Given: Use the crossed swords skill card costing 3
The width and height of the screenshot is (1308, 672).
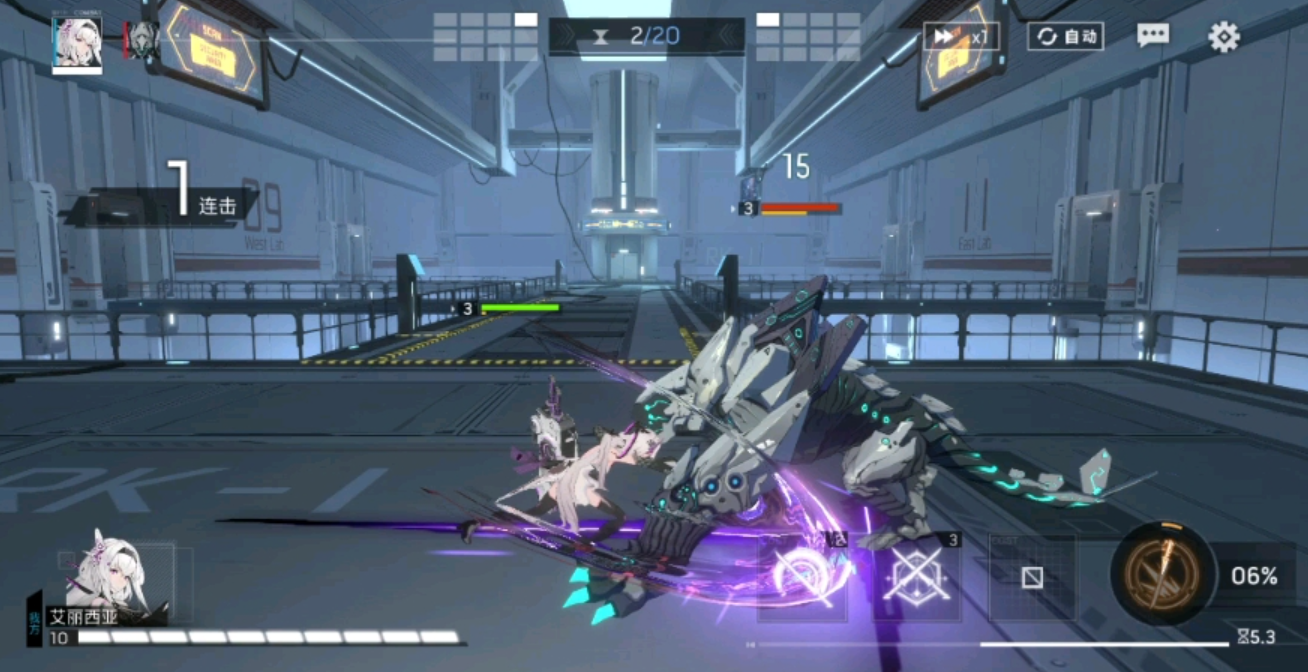Looking at the screenshot, I should pyautogui.click(x=917, y=577).
